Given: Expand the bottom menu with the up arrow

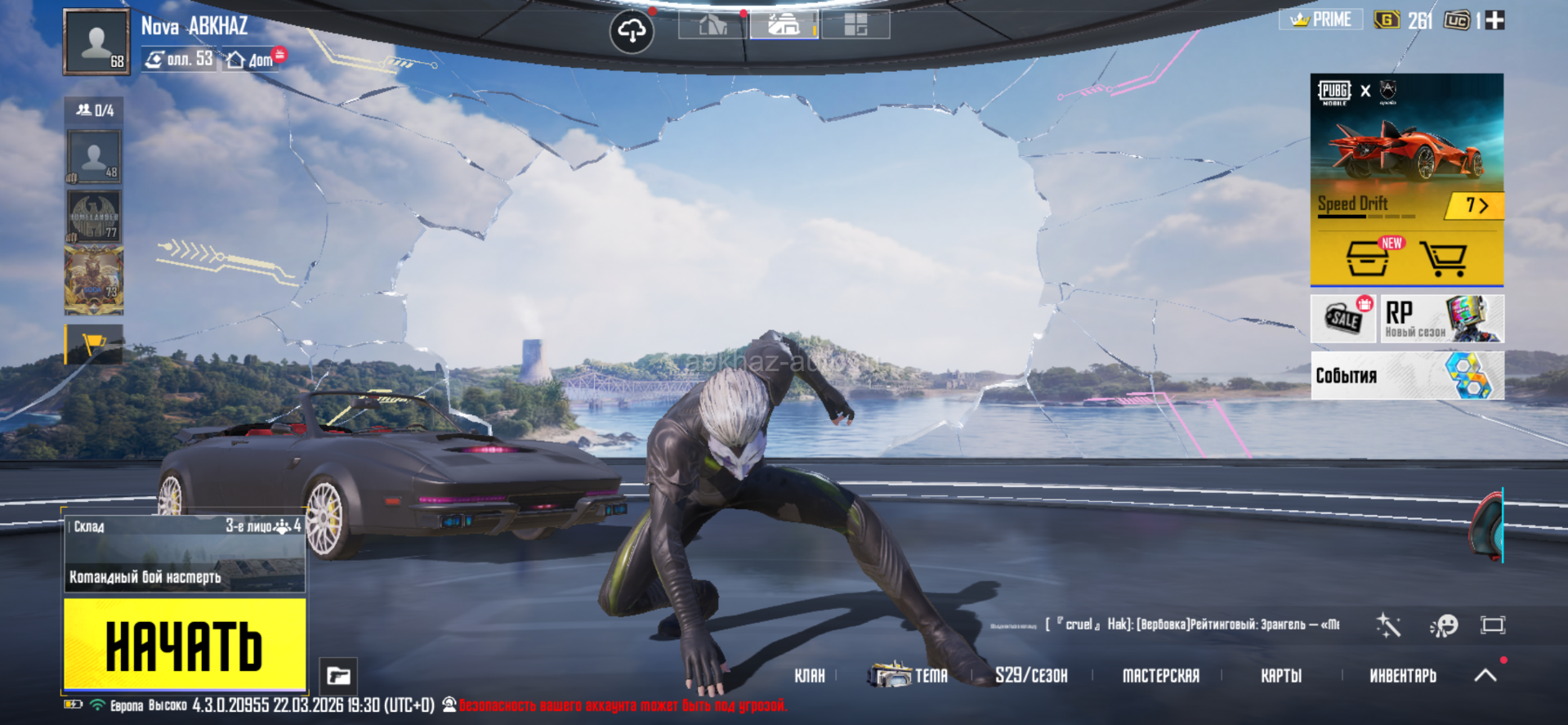Looking at the screenshot, I should [x=1485, y=675].
